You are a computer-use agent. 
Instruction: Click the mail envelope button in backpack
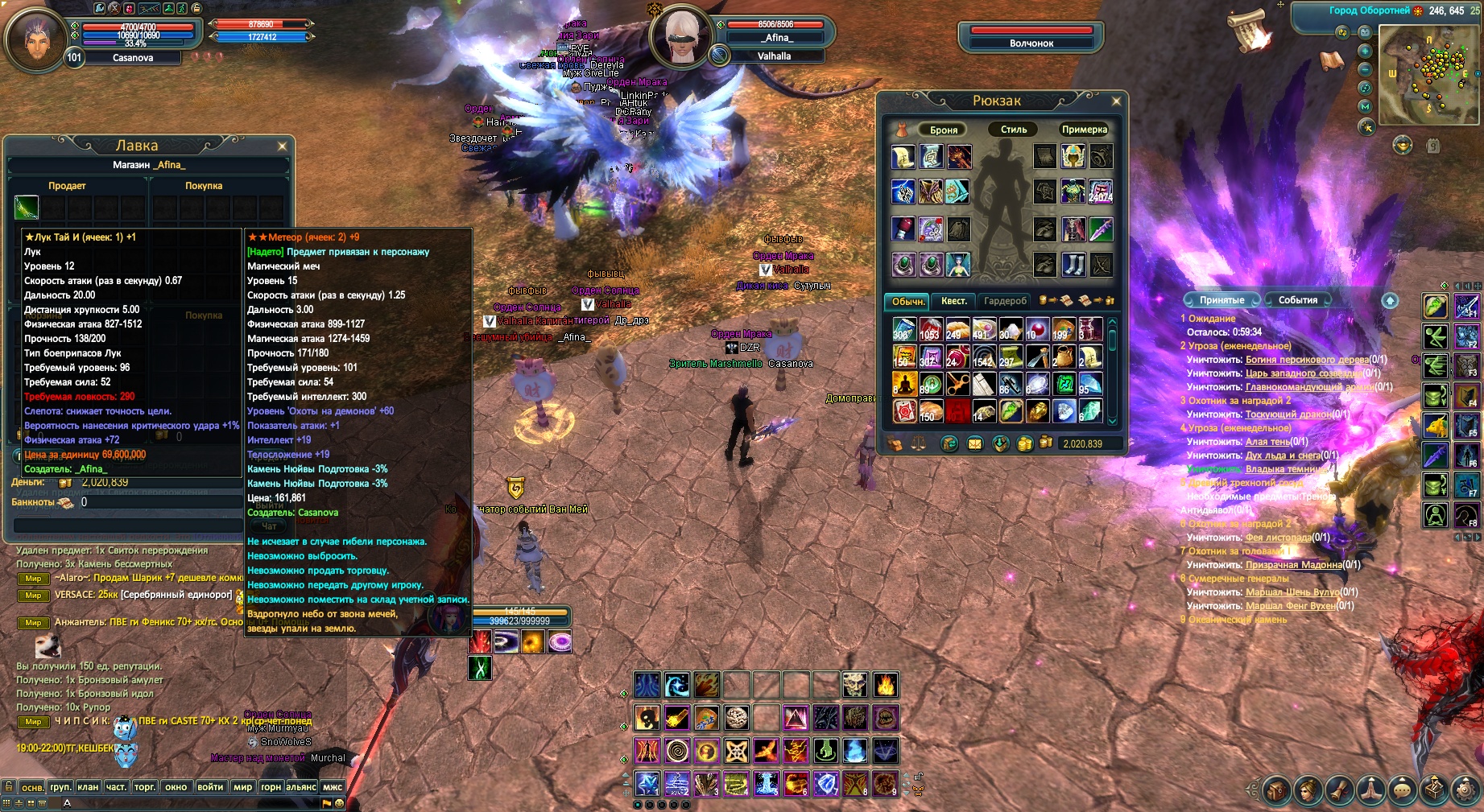975,443
